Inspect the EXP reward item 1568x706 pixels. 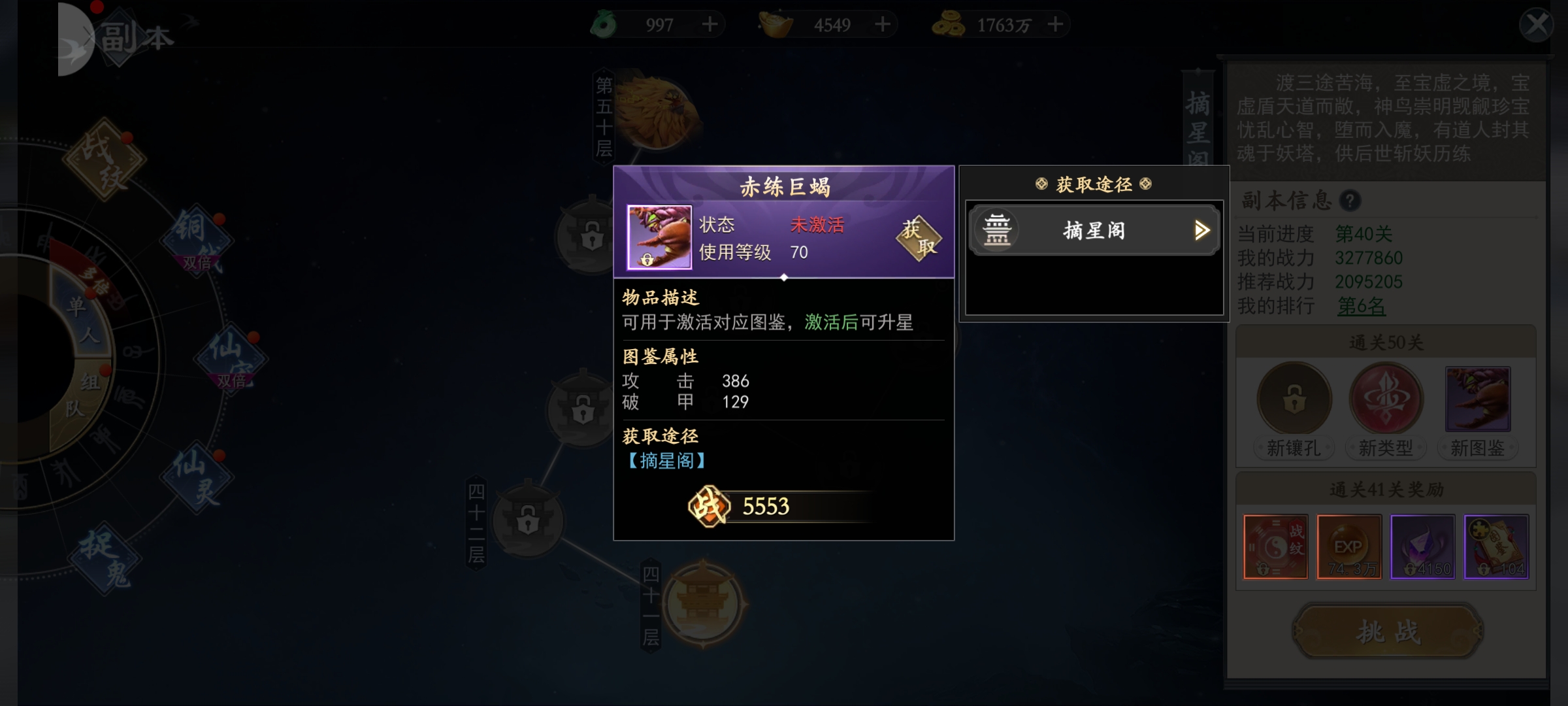point(1348,546)
